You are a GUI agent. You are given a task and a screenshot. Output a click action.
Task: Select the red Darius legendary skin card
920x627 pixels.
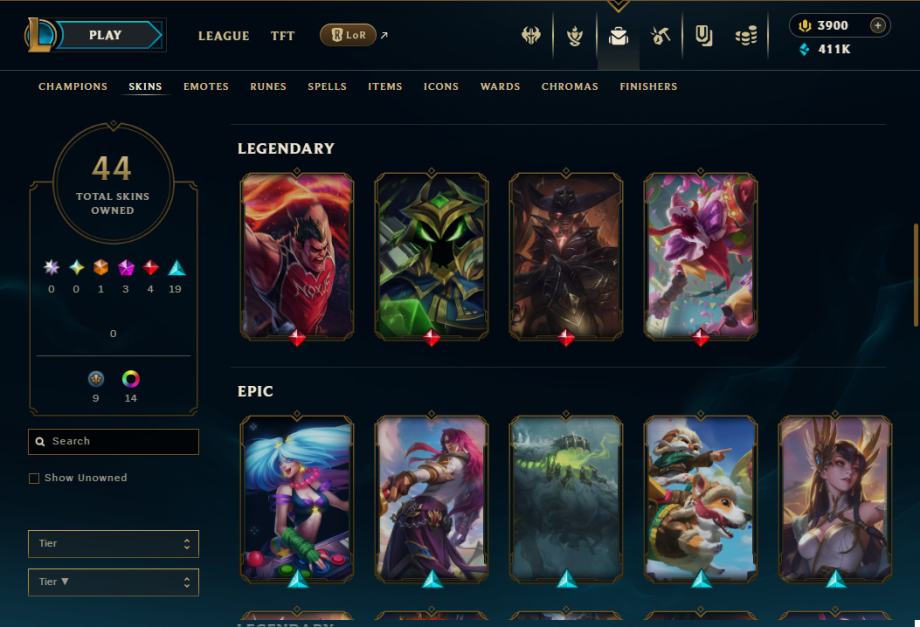pyautogui.click(x=297, y=255)
